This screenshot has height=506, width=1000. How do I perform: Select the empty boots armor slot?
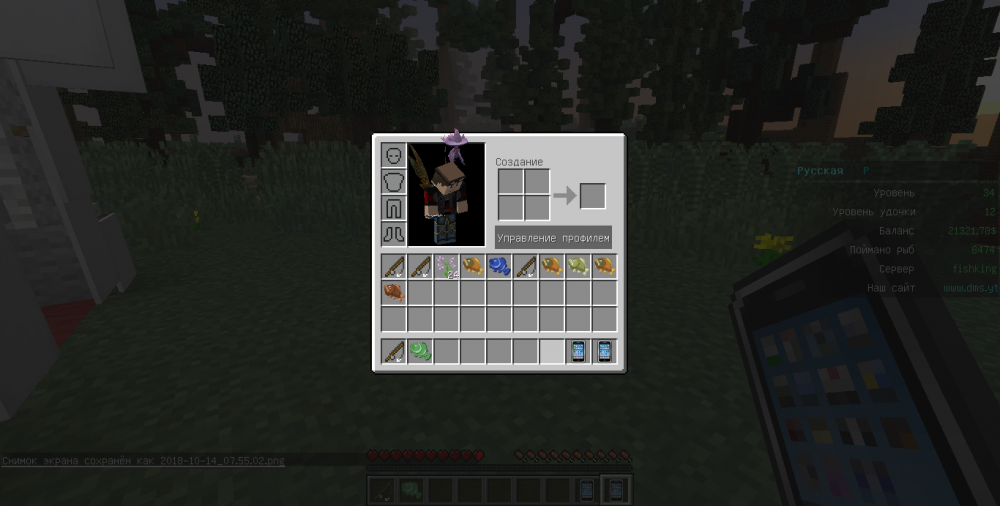coord(393,234)
